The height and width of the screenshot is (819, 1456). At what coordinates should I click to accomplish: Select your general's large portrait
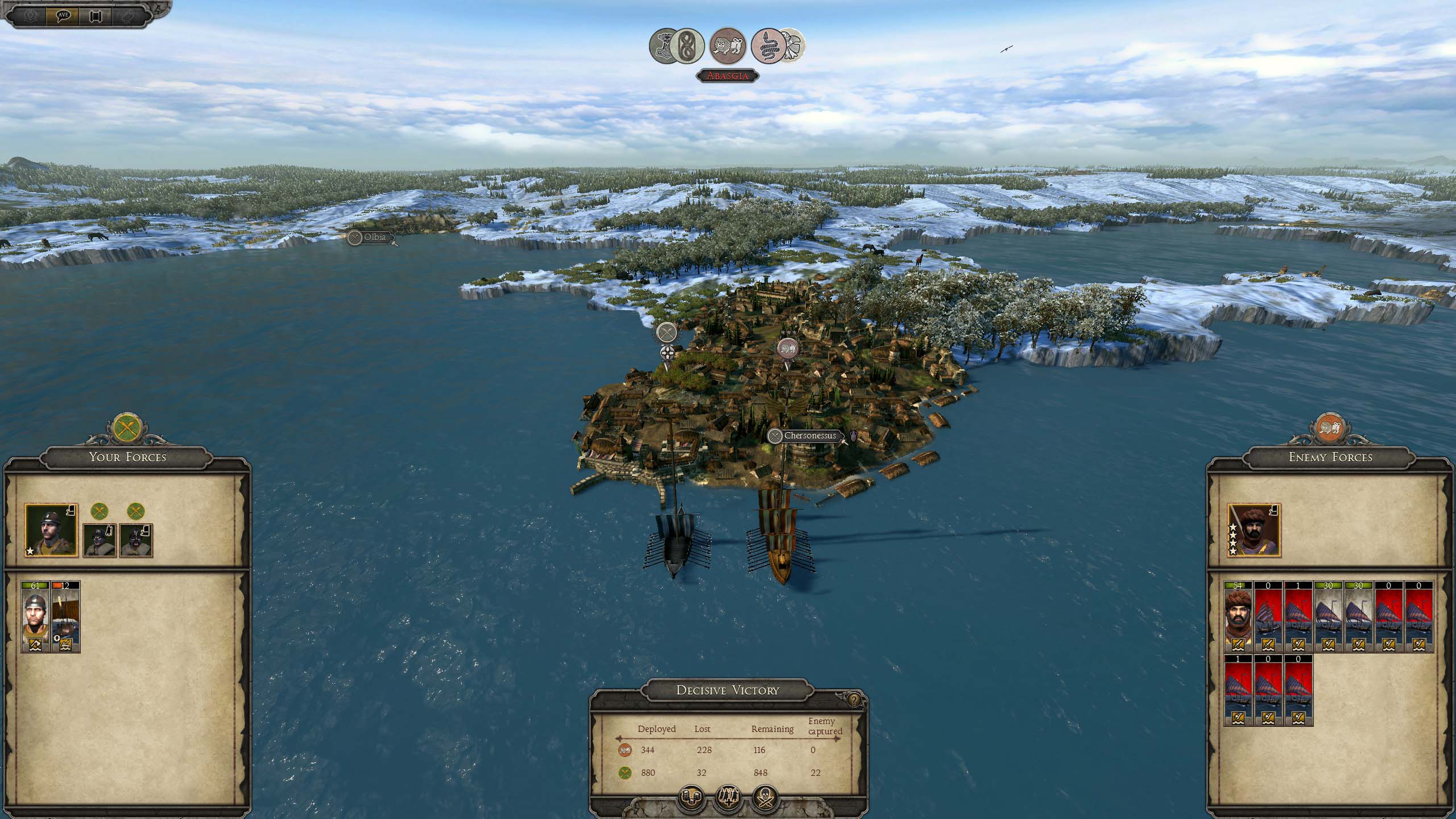pos(51,530)
